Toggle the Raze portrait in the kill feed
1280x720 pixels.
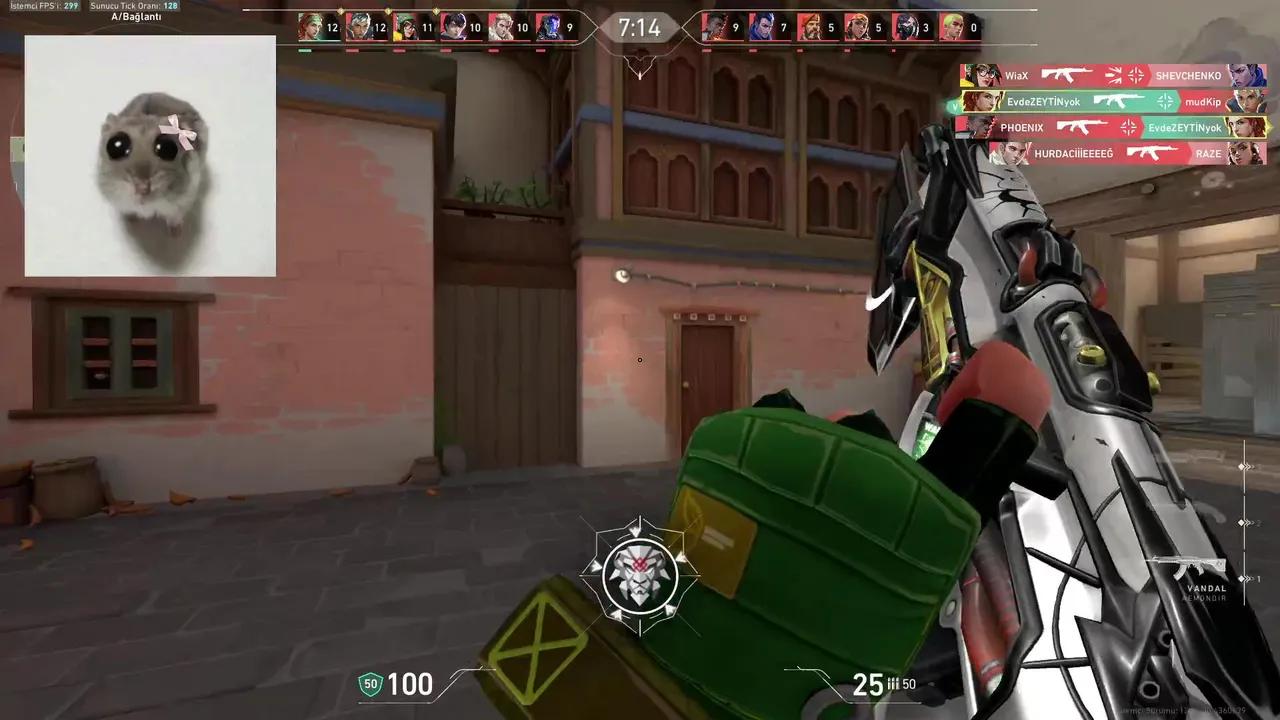coord(1245,154)
